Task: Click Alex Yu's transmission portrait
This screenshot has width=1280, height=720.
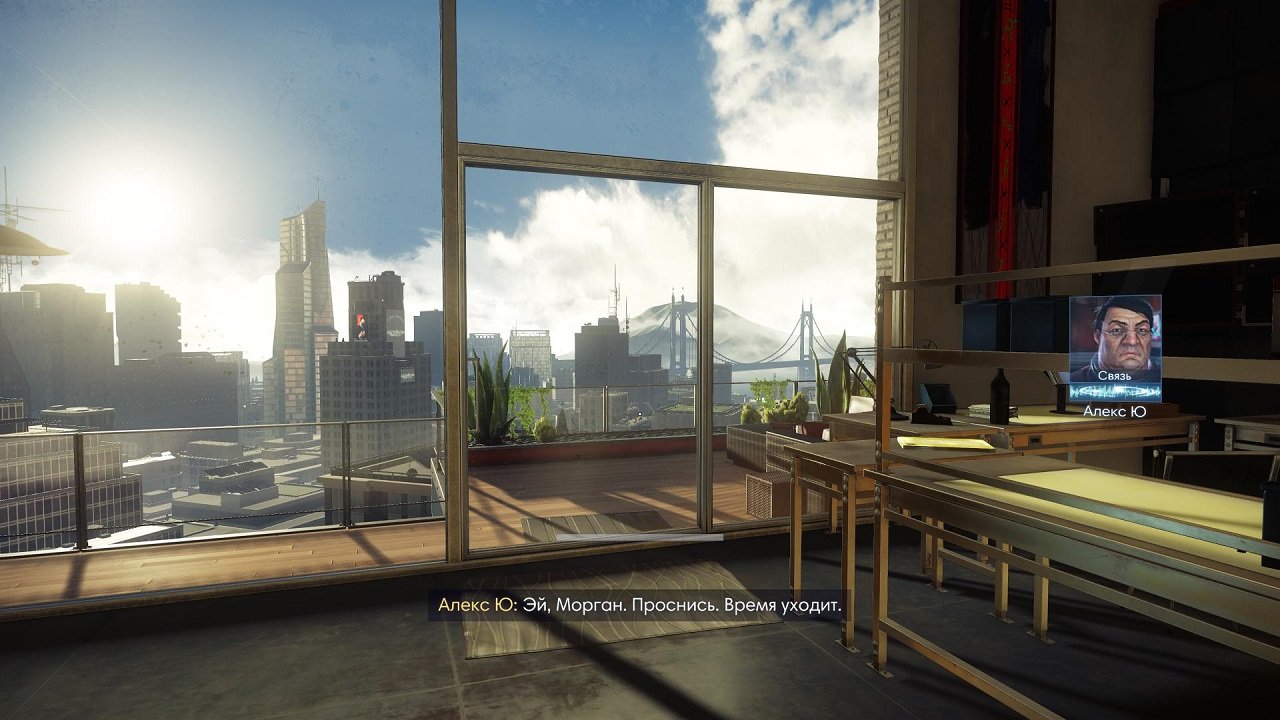Action: click(x=1115, y=339)
